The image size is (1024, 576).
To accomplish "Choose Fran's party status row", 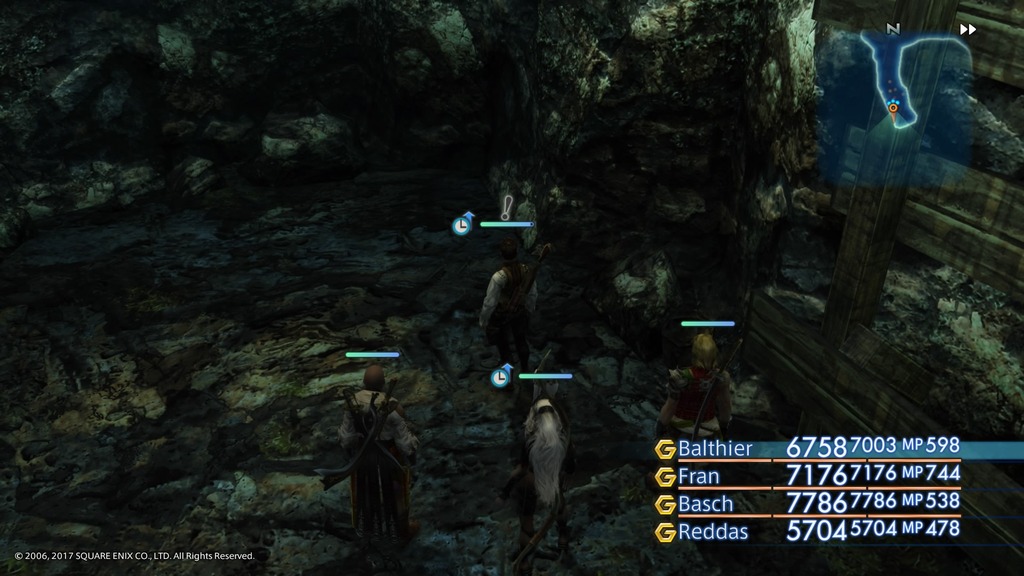I will pos(699,476).
